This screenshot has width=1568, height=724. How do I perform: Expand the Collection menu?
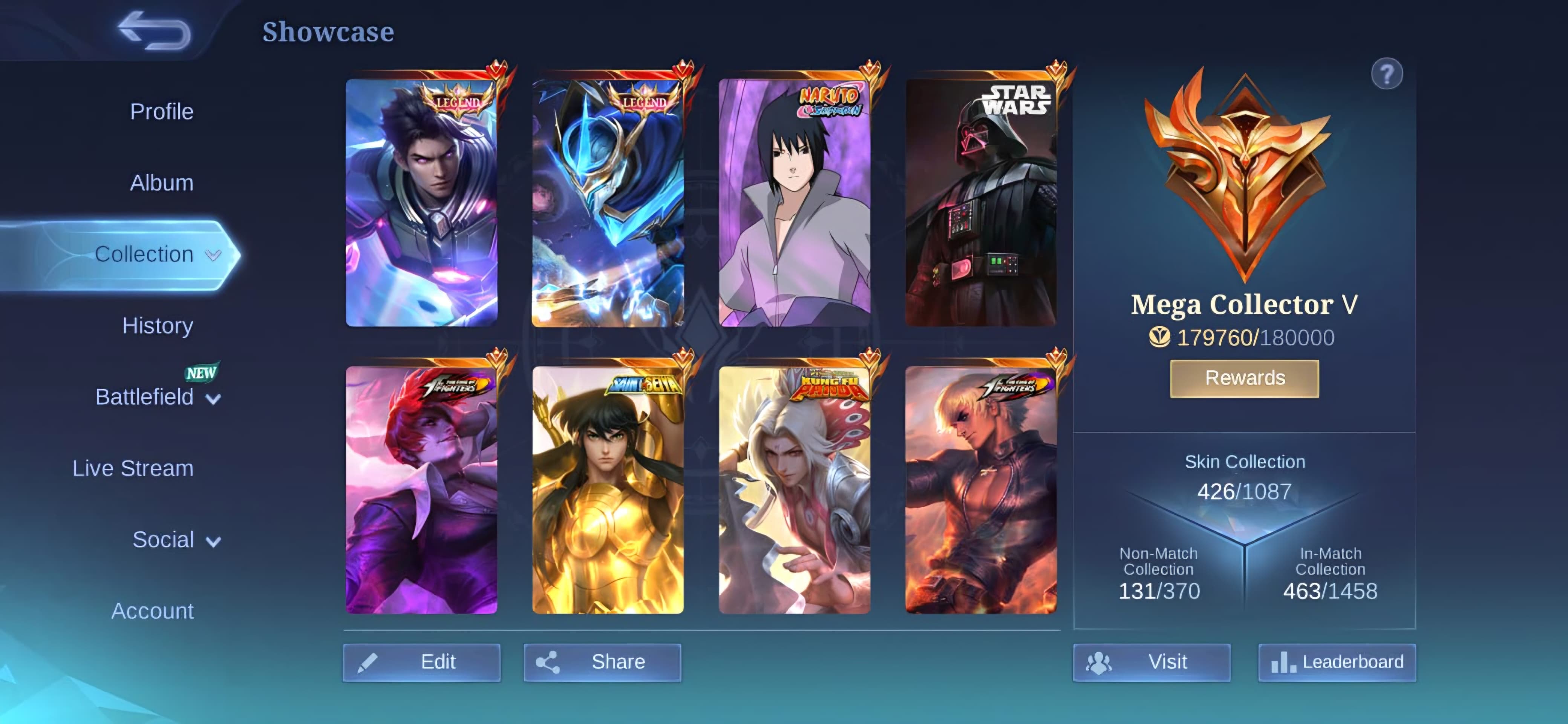coord(155,255)
